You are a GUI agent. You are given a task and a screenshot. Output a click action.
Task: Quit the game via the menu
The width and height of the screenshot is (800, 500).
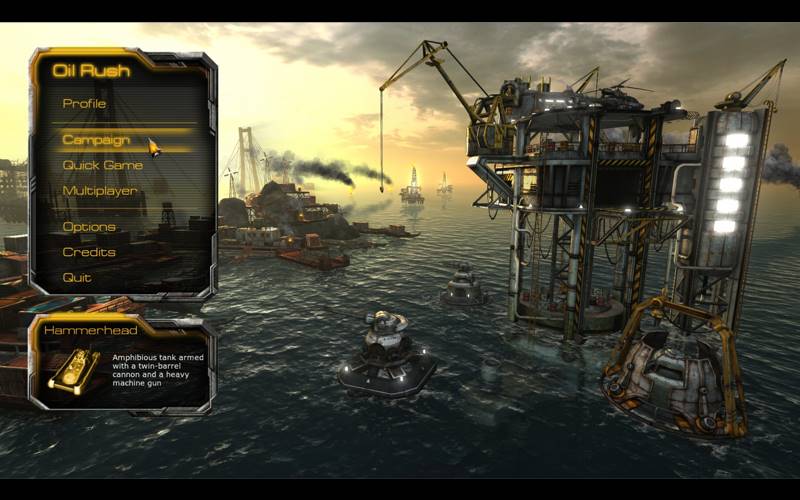pyautogui.click(x=77, y=277)
